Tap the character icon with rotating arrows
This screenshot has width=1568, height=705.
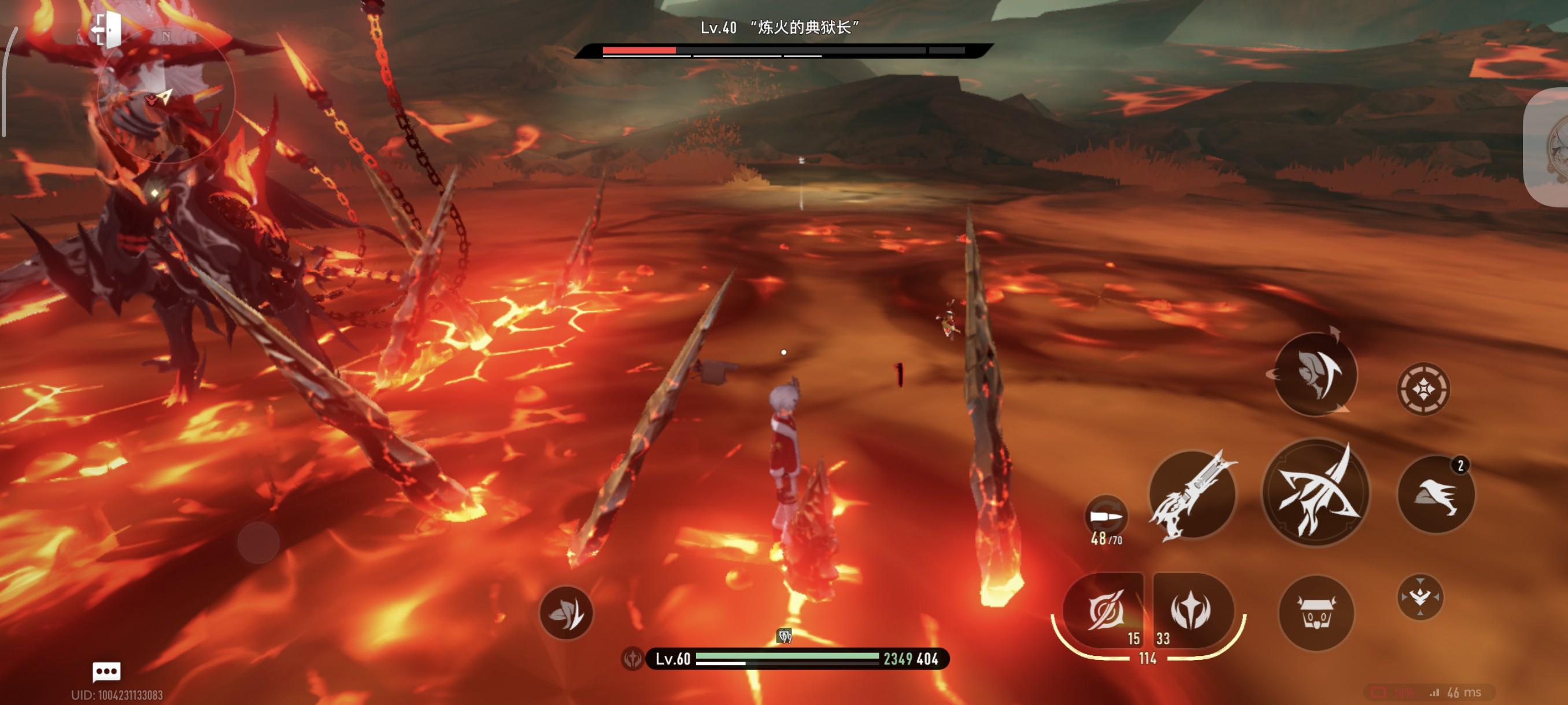click(x=1315, y=374)
